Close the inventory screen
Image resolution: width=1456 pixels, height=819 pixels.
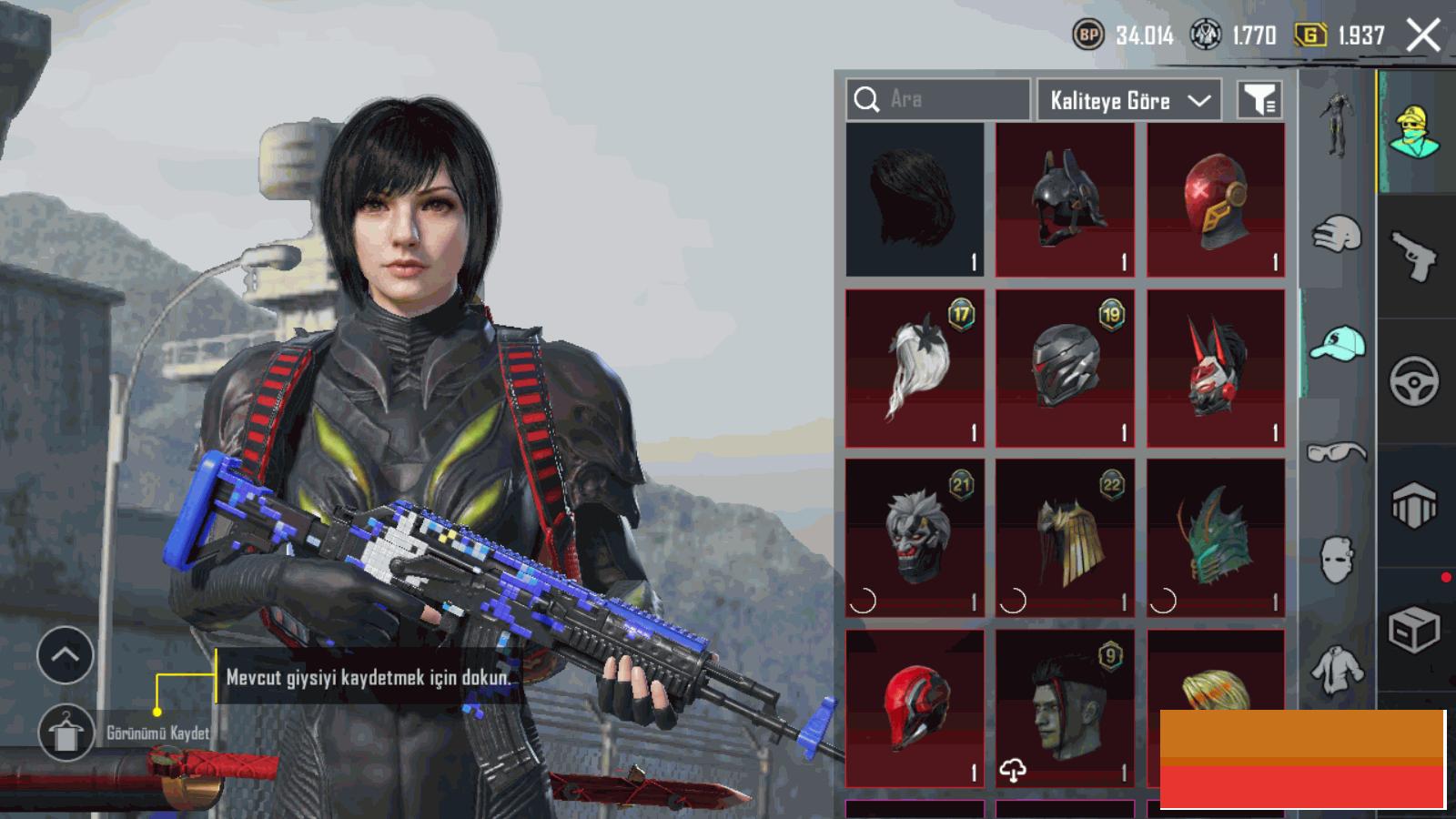(x=1423, y=35)
